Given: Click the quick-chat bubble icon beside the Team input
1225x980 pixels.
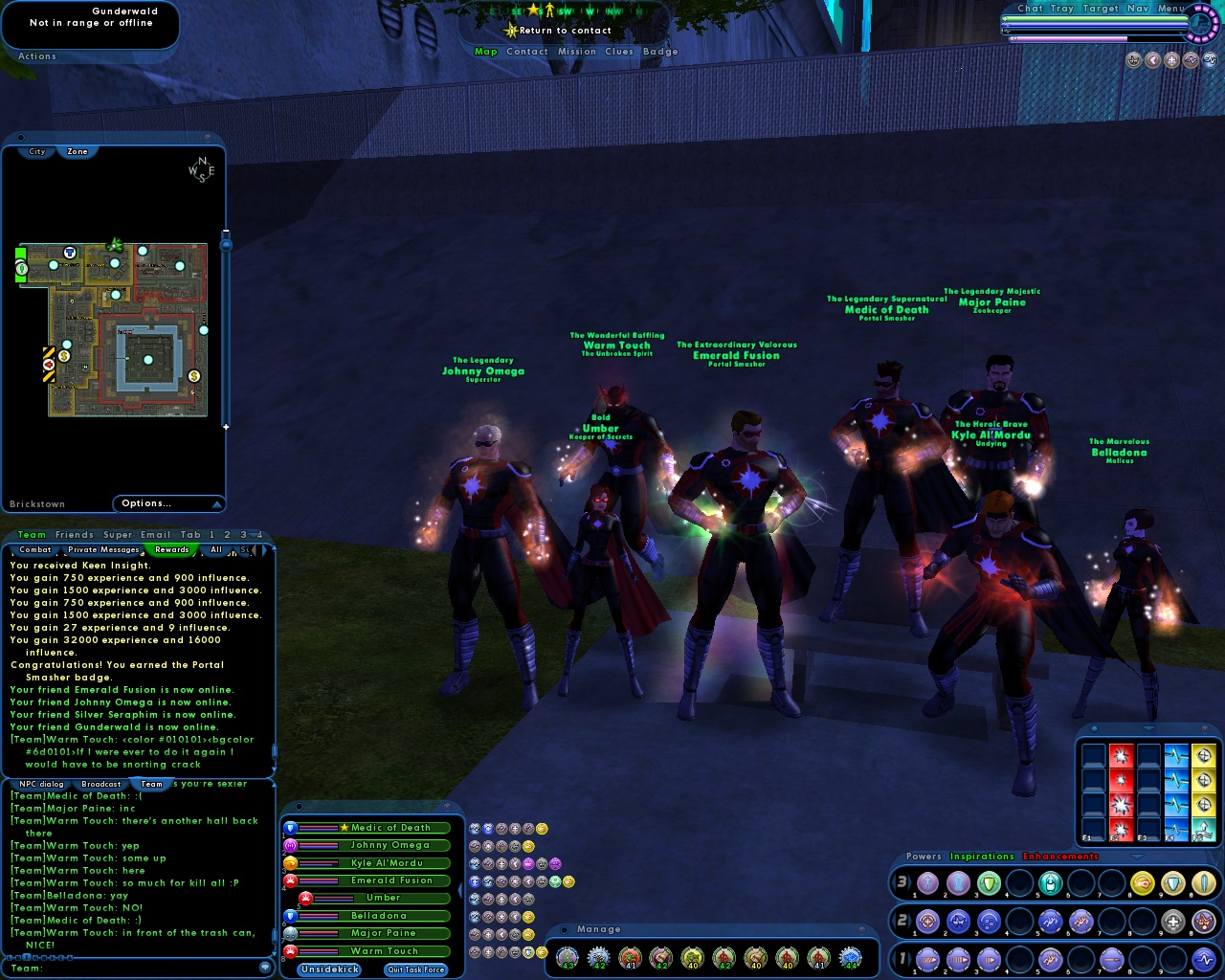Looking at the screenshot, I should click(x=265, y=968).
